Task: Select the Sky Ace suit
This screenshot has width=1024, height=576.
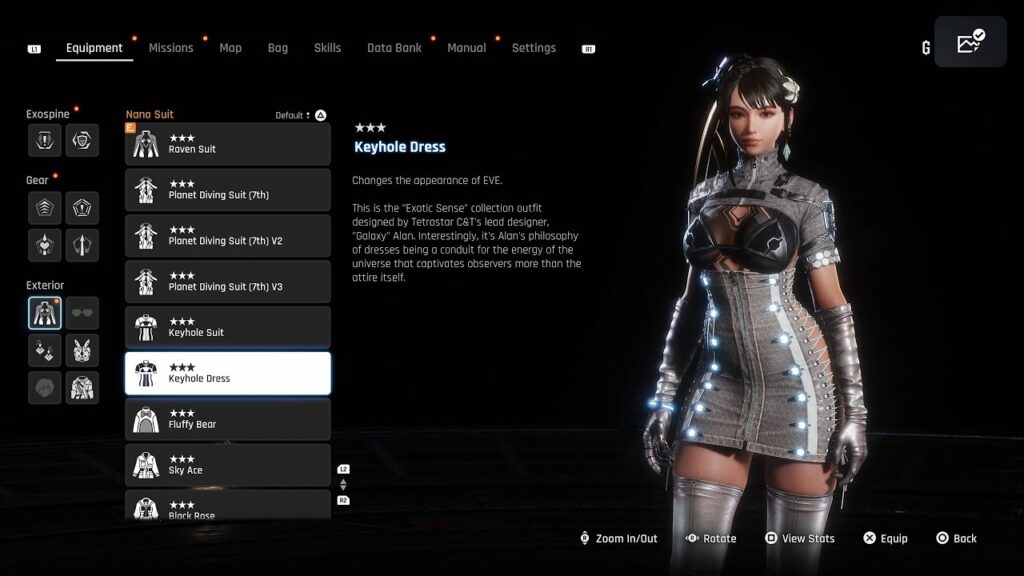Action: [x=228, y=465]
